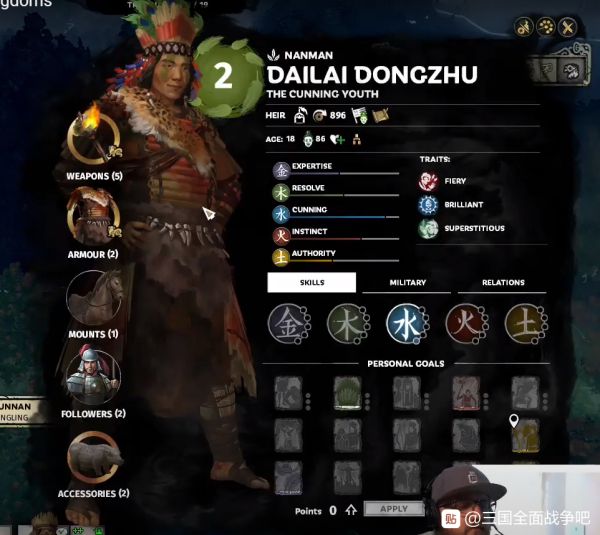Click the green level 2 badge
The height and width of the screenshot is (535, 600).
pyautogui.click(x=224, y=78)
